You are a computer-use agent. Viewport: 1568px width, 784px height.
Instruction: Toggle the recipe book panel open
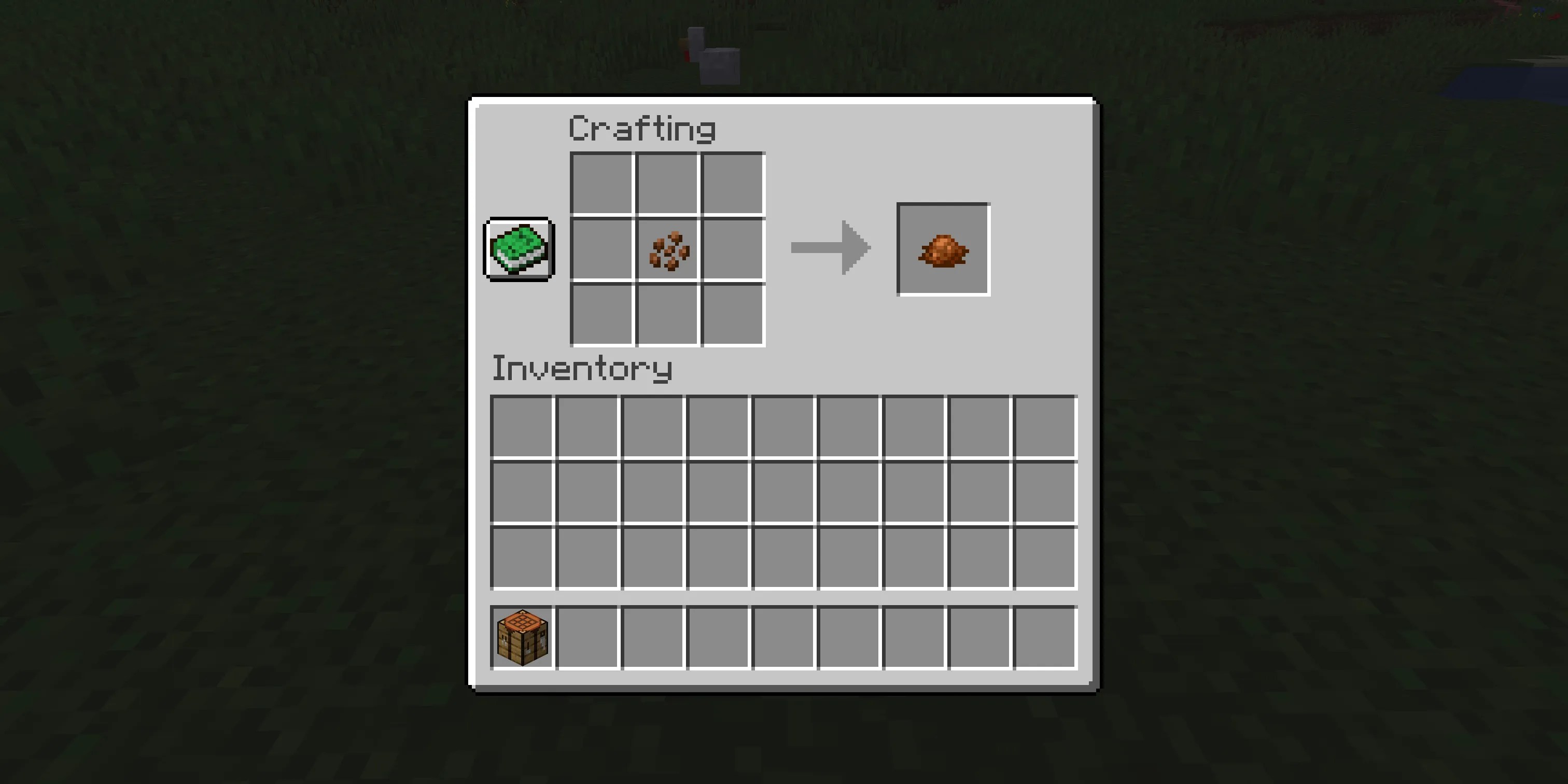click(x=518, y=247)
